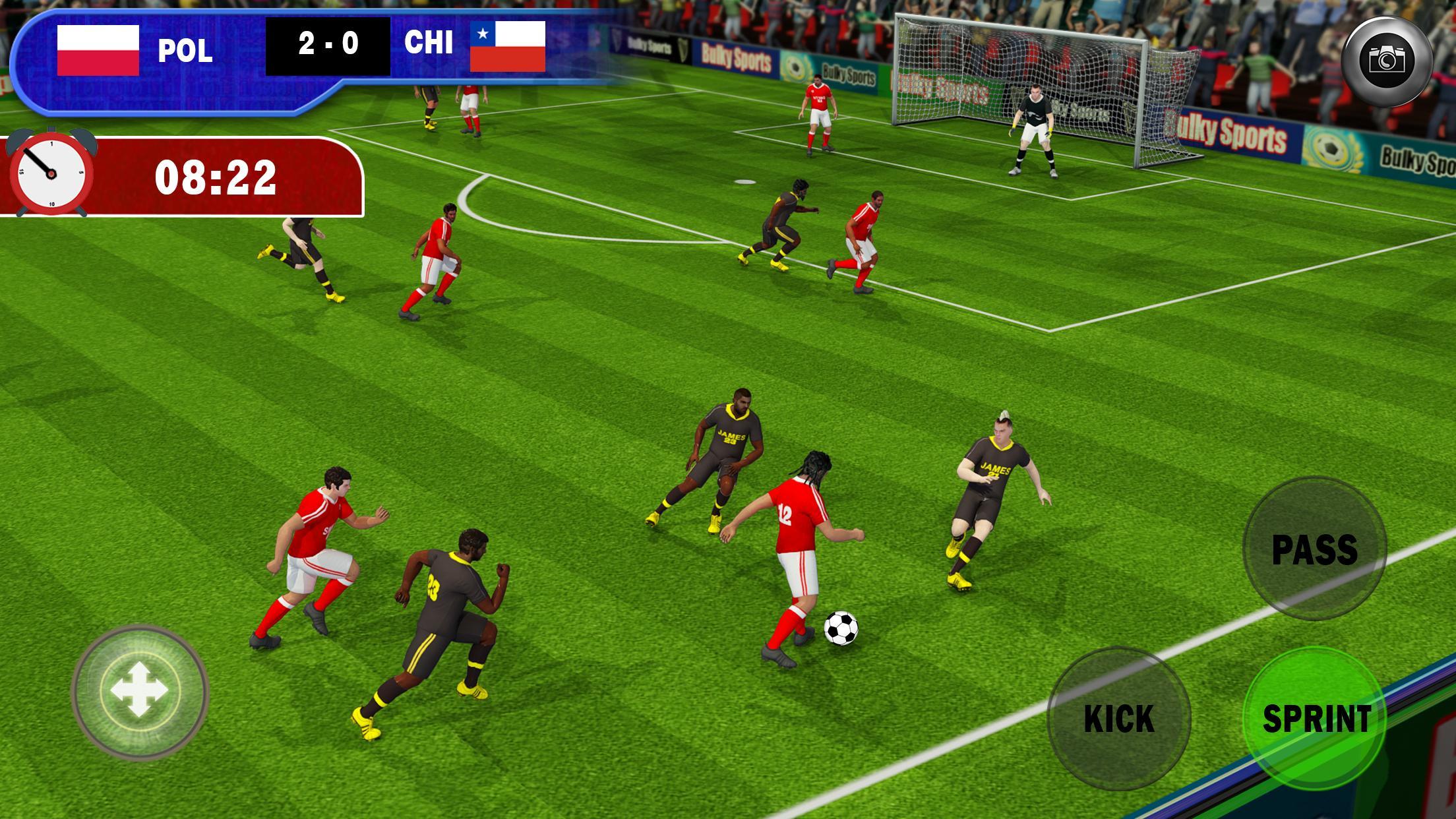Image resolution: width=1456 pixels, height=819 pixels.
Task: Tap the black score display showing 2-0
Action: pyautogui.click(x=327, y=46)
